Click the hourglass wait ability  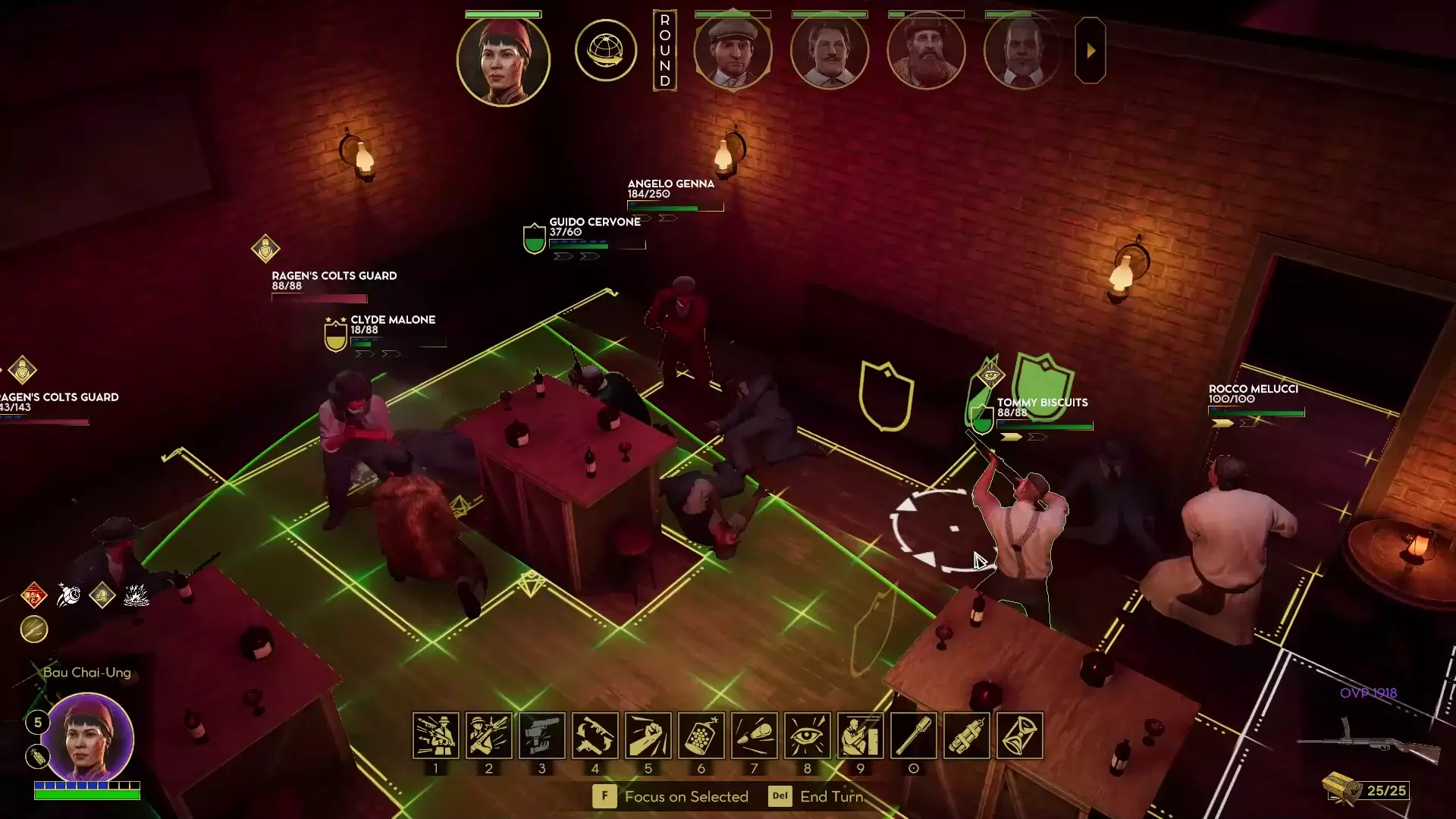[x=1019, y=735]
